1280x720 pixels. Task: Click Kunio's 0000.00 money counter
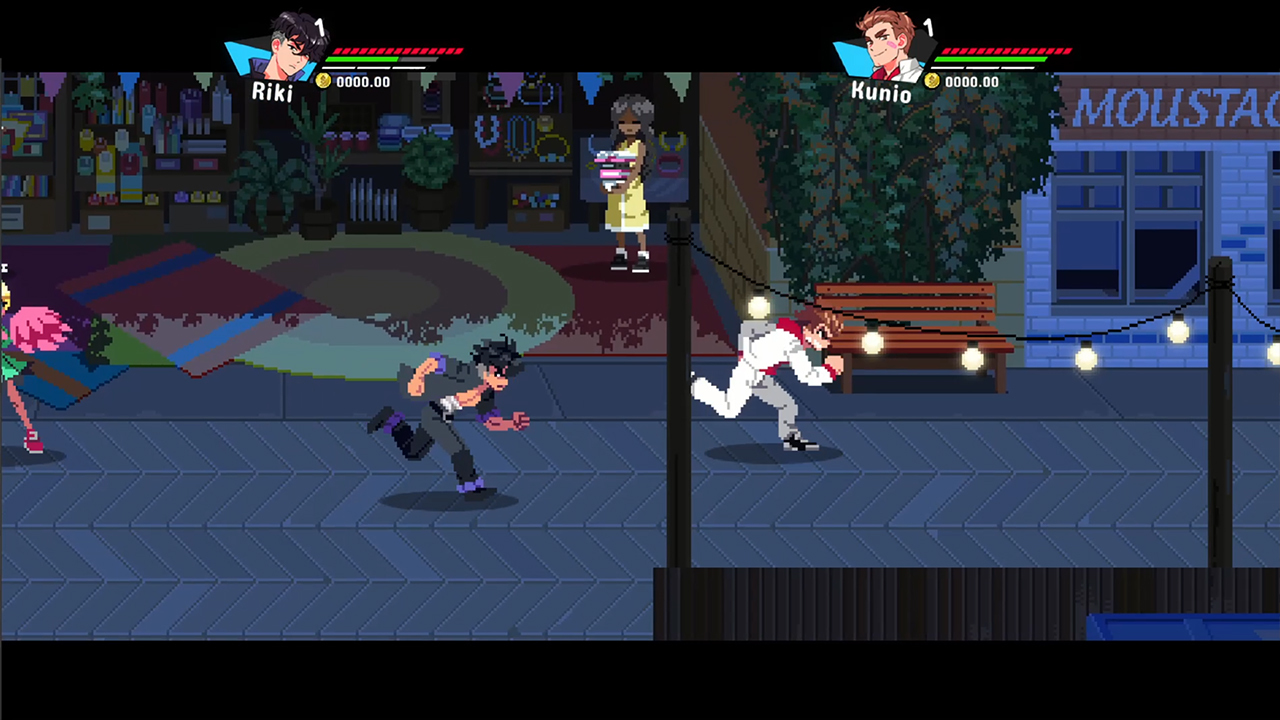[x=972, y=82]
